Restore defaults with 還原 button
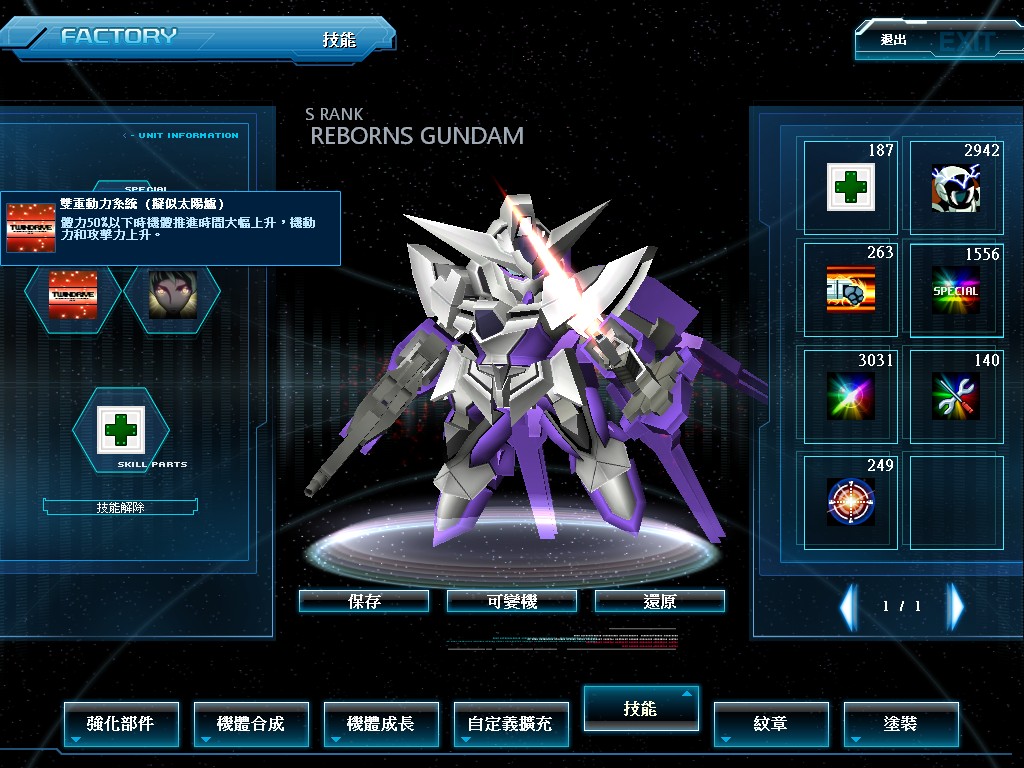 [660, 601]
